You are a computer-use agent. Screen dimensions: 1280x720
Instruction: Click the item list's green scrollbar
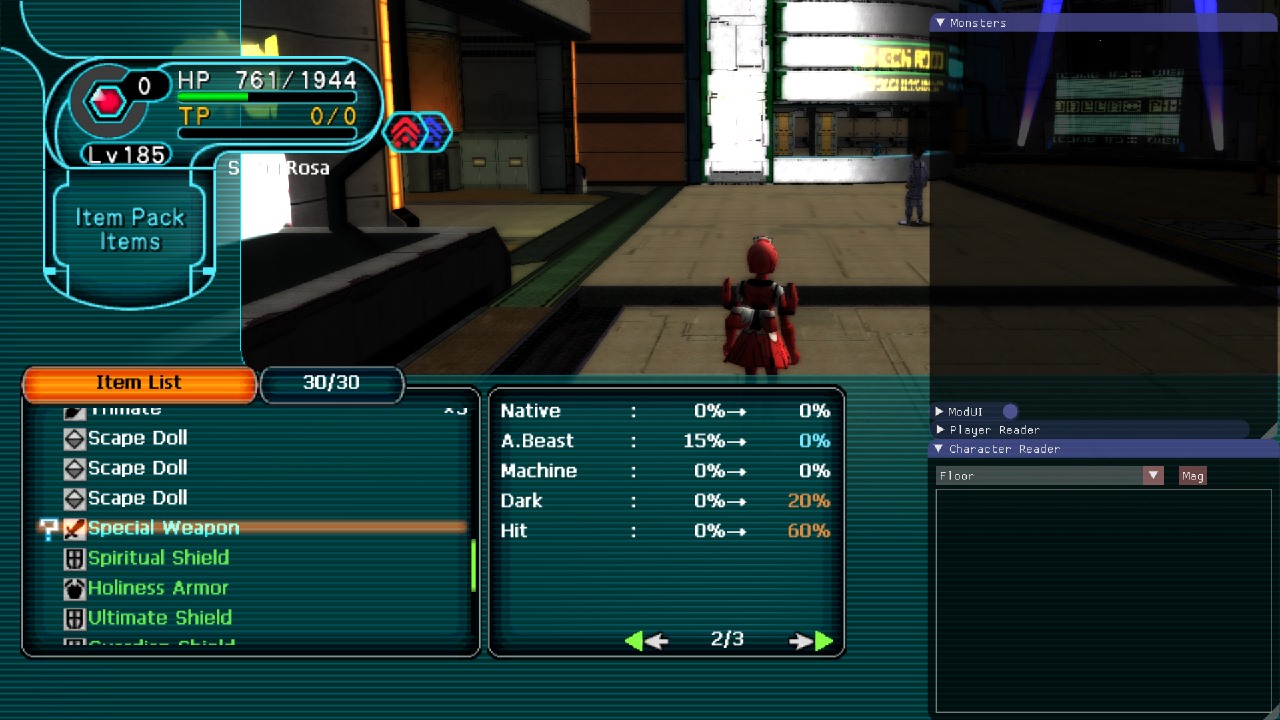(473, 566)
